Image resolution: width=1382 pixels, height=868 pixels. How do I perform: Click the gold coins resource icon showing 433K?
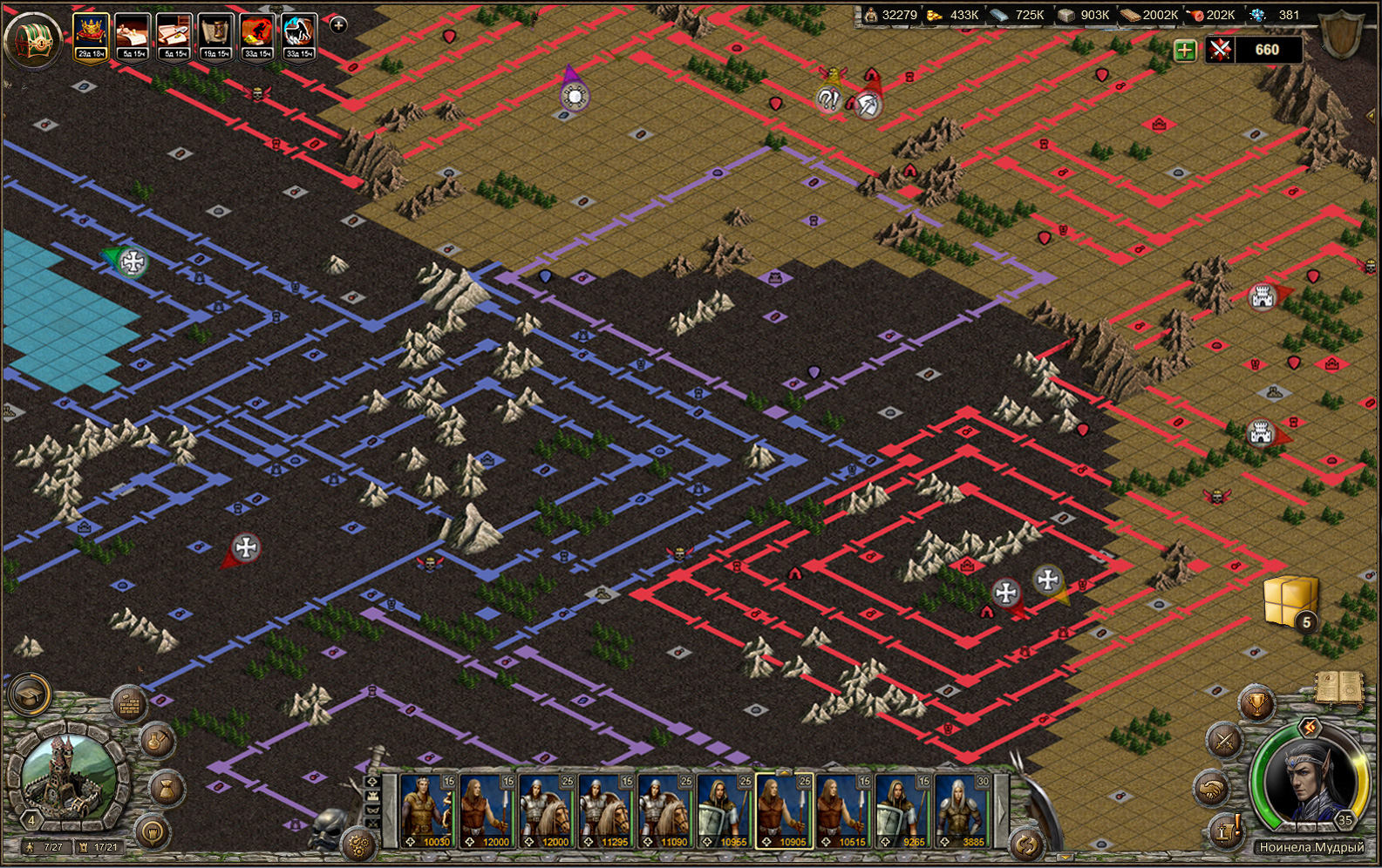click(933, 15)
